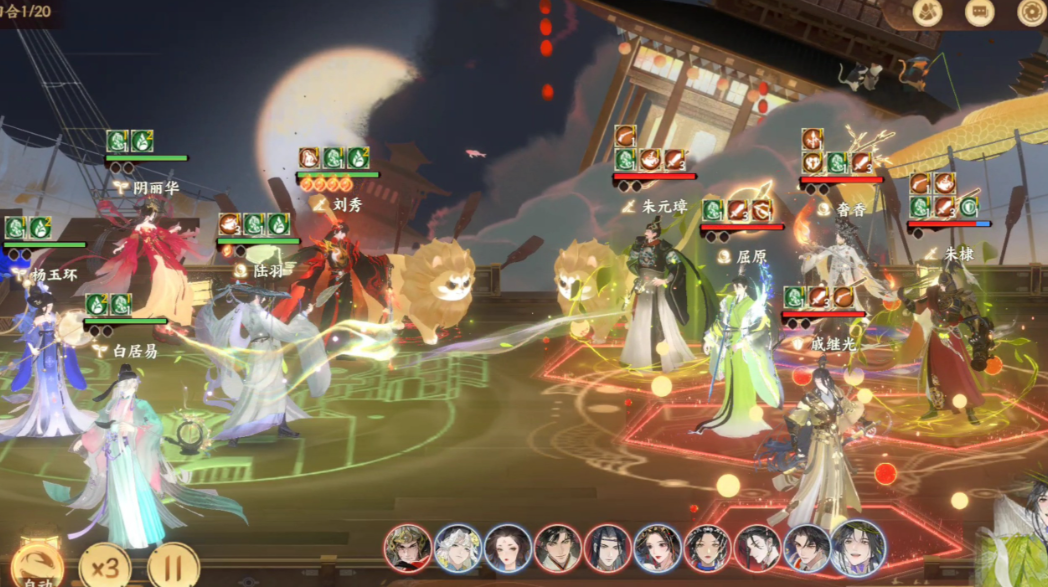Pause the battle
This screenshot has height=587, width=1048.
(173, 567)
